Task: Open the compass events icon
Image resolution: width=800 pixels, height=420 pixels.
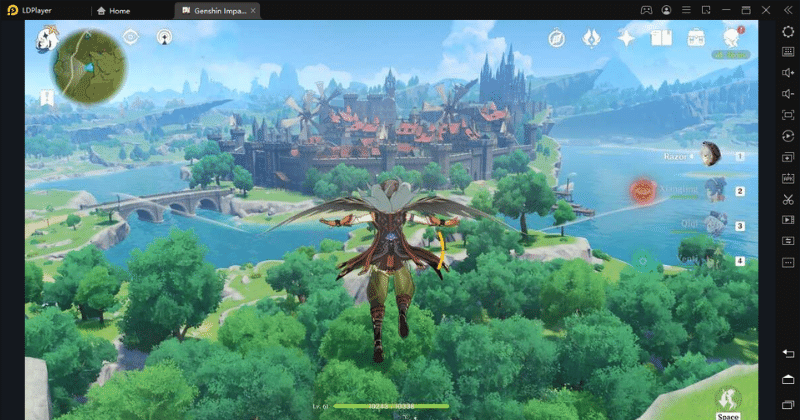Action: coord(557,38)
